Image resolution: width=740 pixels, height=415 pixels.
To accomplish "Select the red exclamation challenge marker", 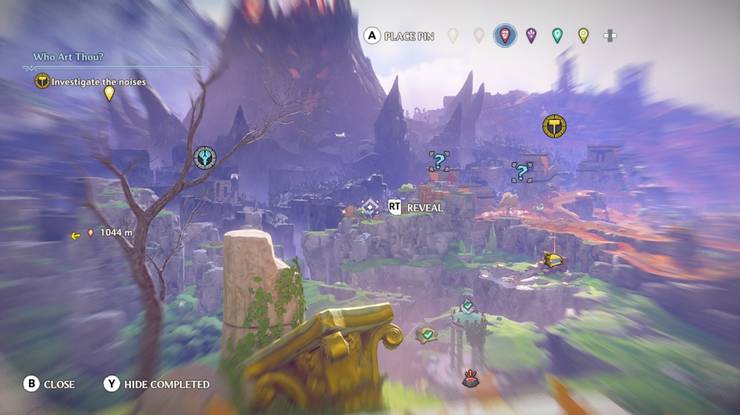I will click(469, 379).
